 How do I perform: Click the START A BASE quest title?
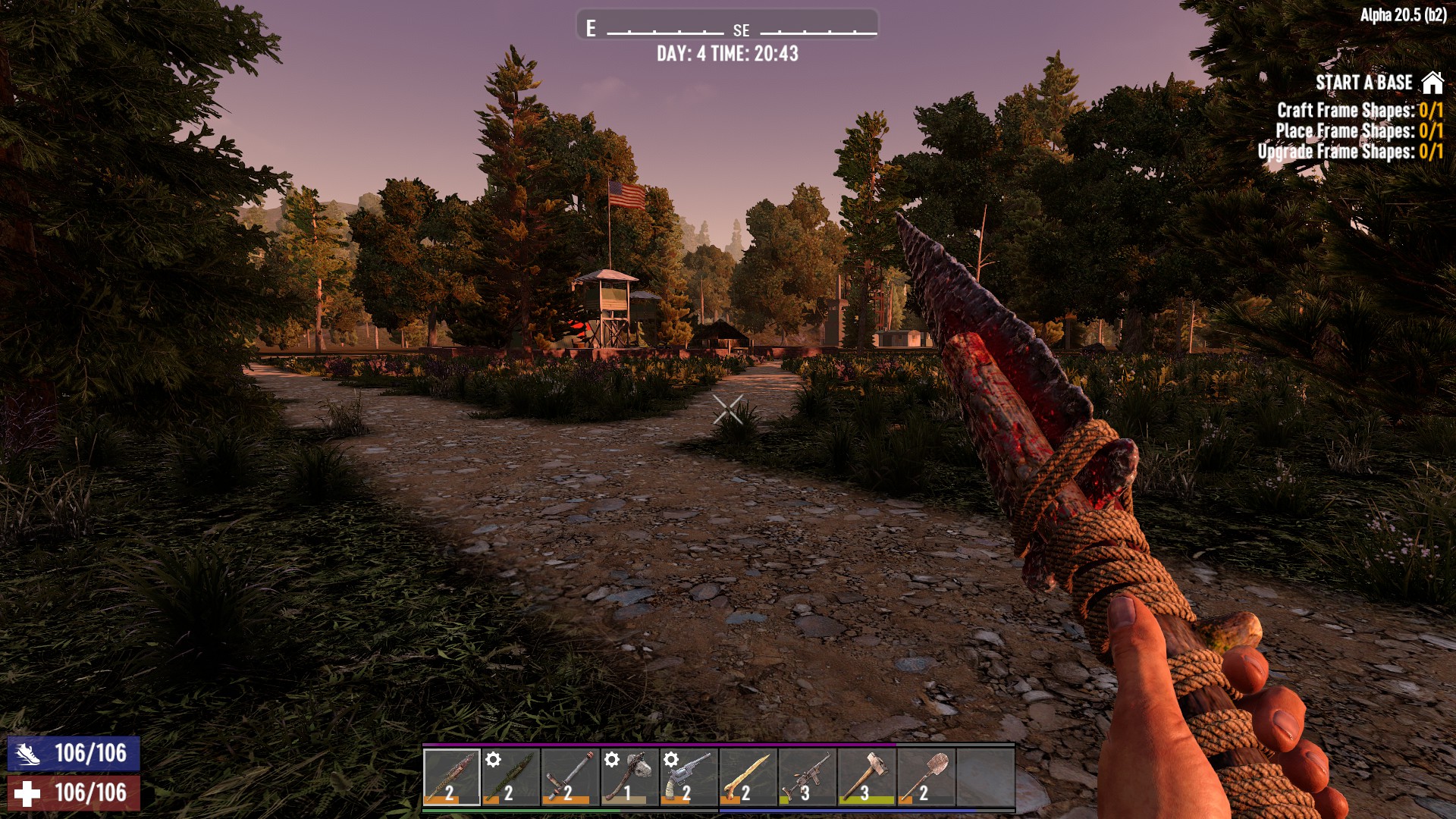(1365, 82)
